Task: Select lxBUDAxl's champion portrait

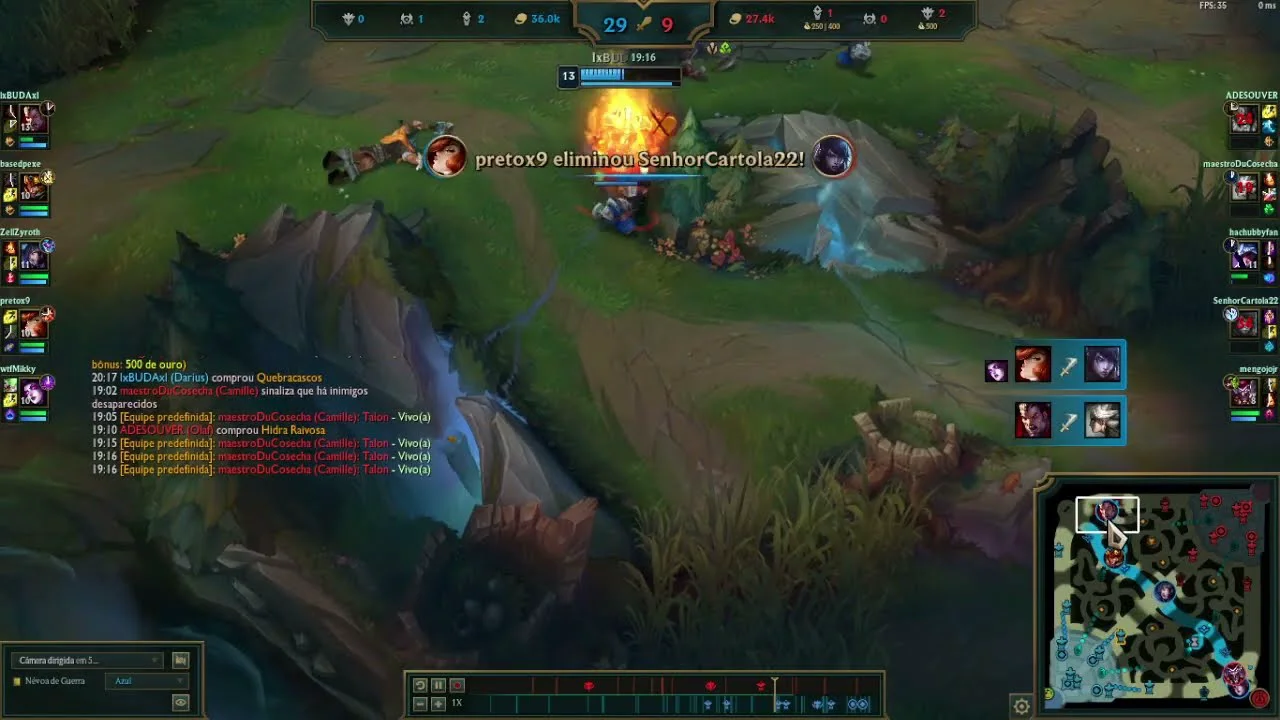Action: (x=33, y=119)
